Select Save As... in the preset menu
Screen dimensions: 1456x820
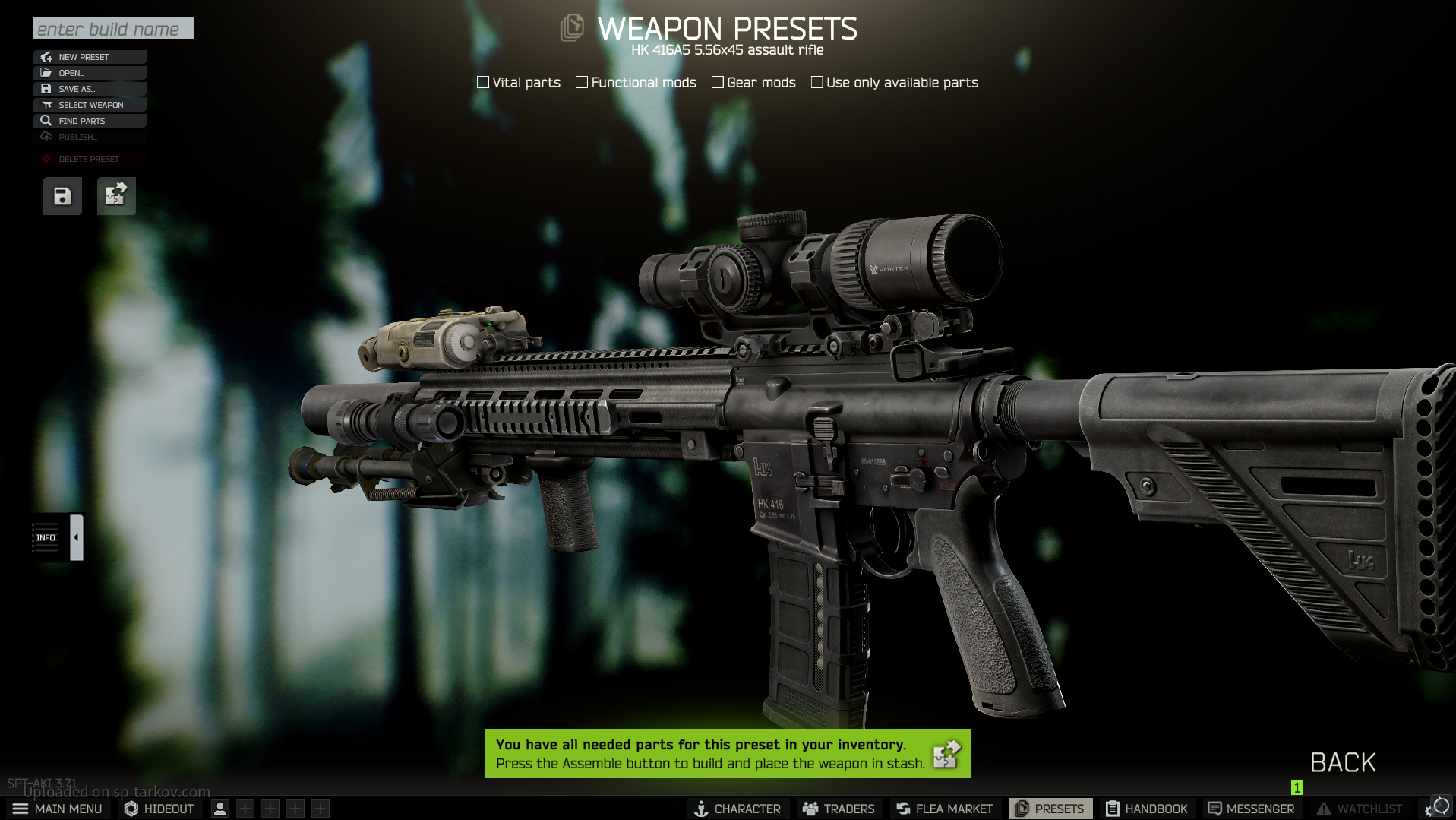pyautogui.click(x=89, y=89)
